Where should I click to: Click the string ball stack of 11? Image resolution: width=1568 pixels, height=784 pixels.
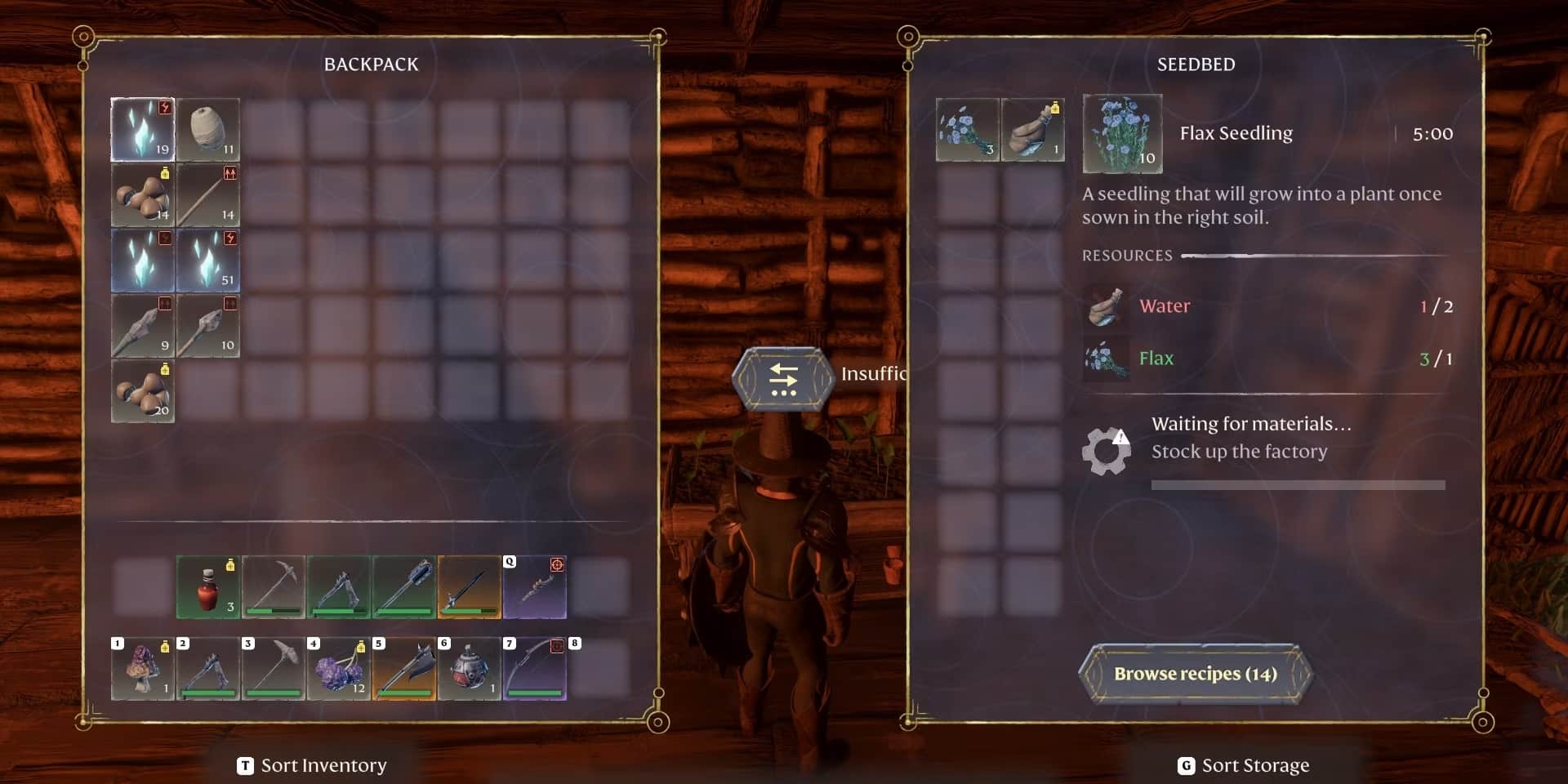tap(207, 129)
